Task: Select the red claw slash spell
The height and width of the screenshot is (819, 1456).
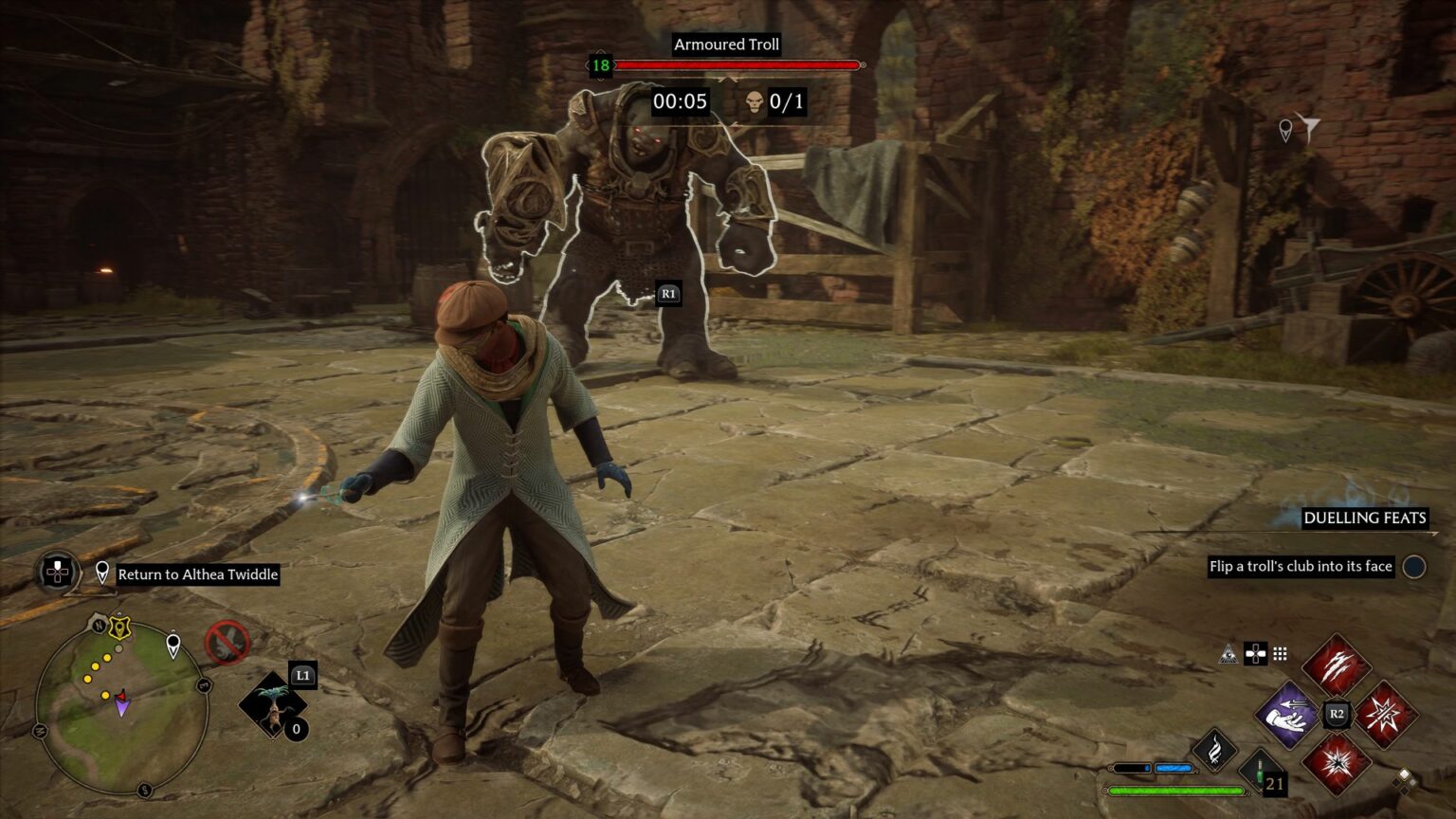Action: pyautogui.click(x=1336, y=664)
